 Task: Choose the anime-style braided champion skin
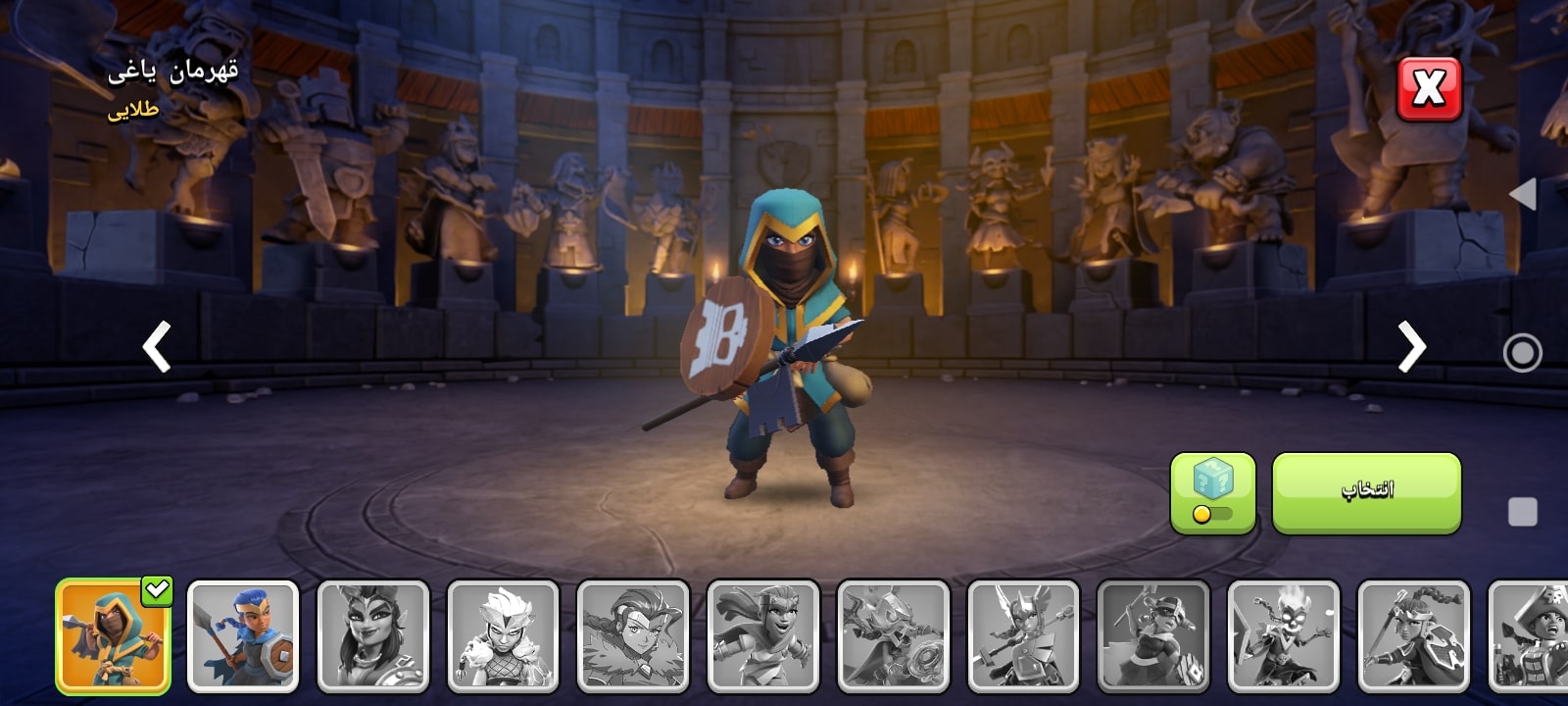[633, 636]
